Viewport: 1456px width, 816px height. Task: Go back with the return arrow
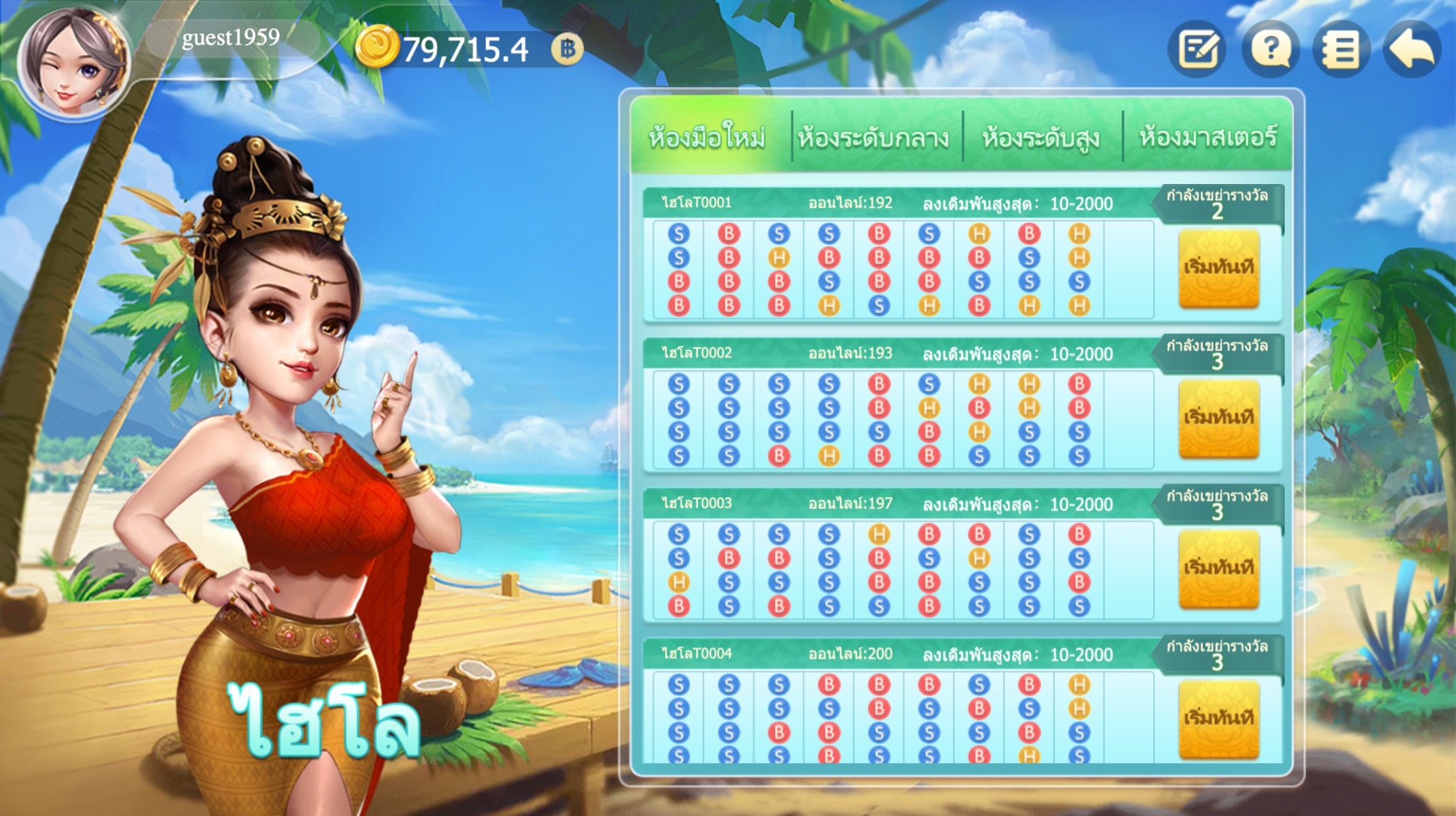[x=1413, y=49]
